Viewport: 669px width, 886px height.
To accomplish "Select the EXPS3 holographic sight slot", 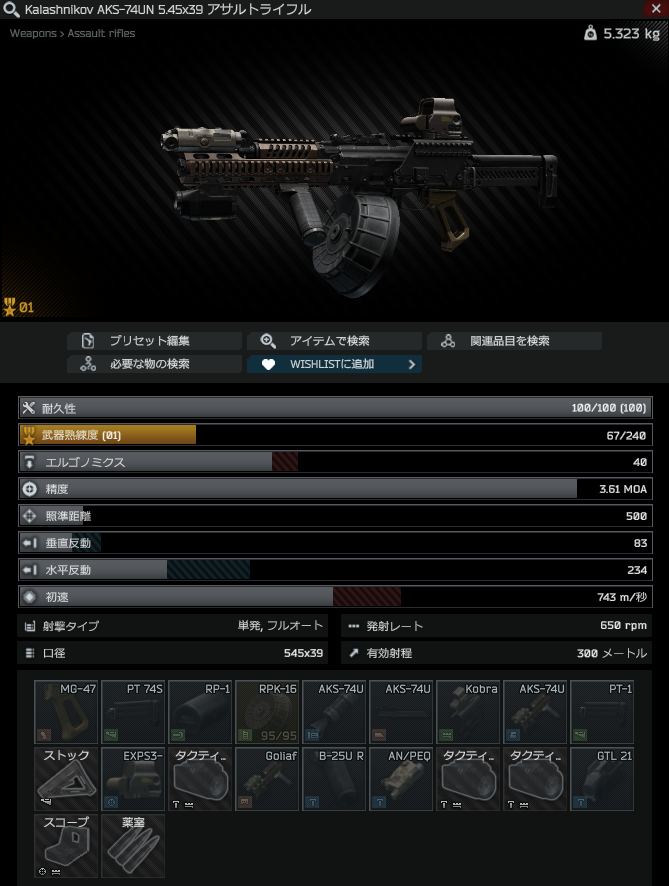I will click(x=133, y=779).
